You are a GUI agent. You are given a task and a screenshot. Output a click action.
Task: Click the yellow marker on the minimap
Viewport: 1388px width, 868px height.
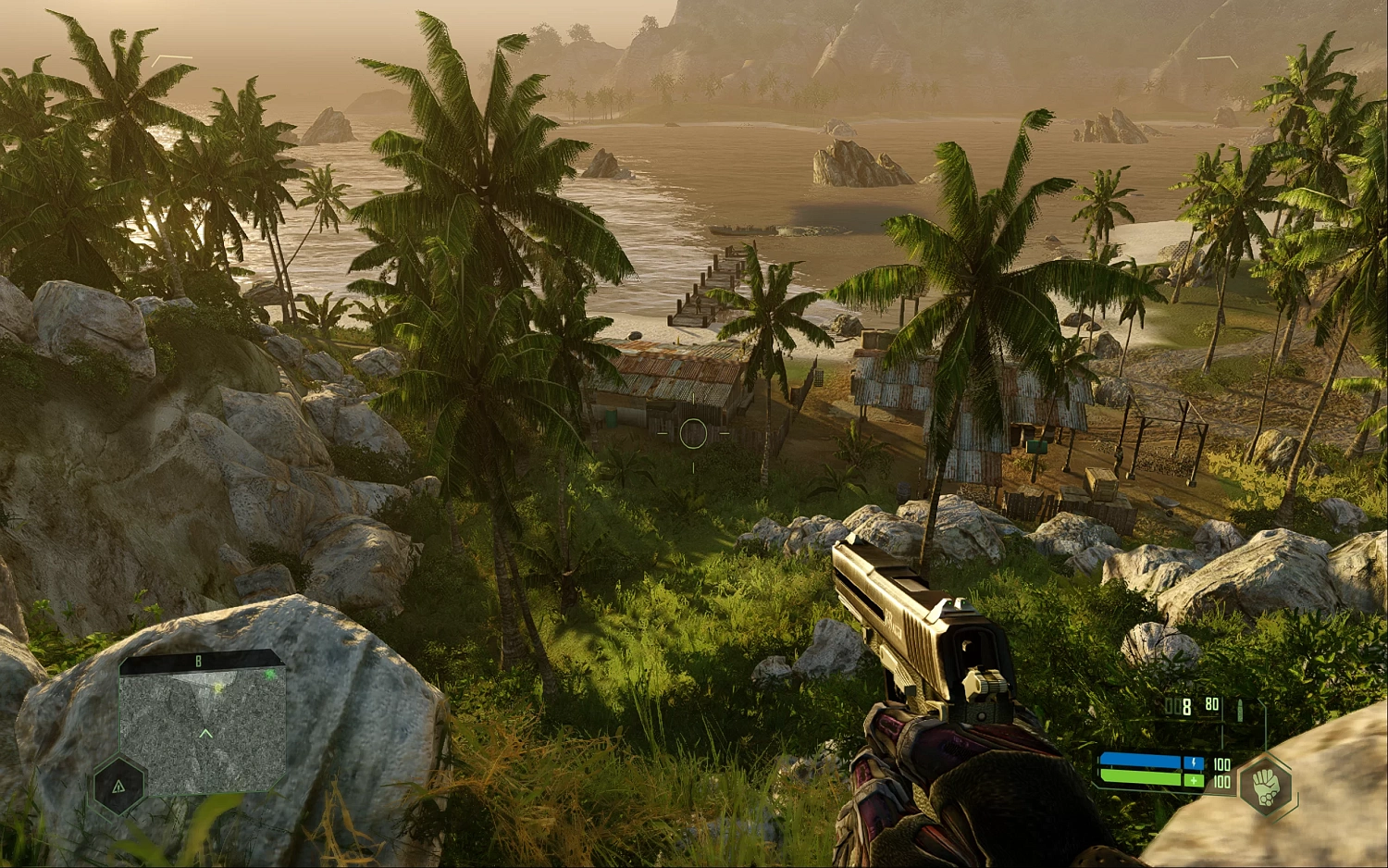pos(218,688)
